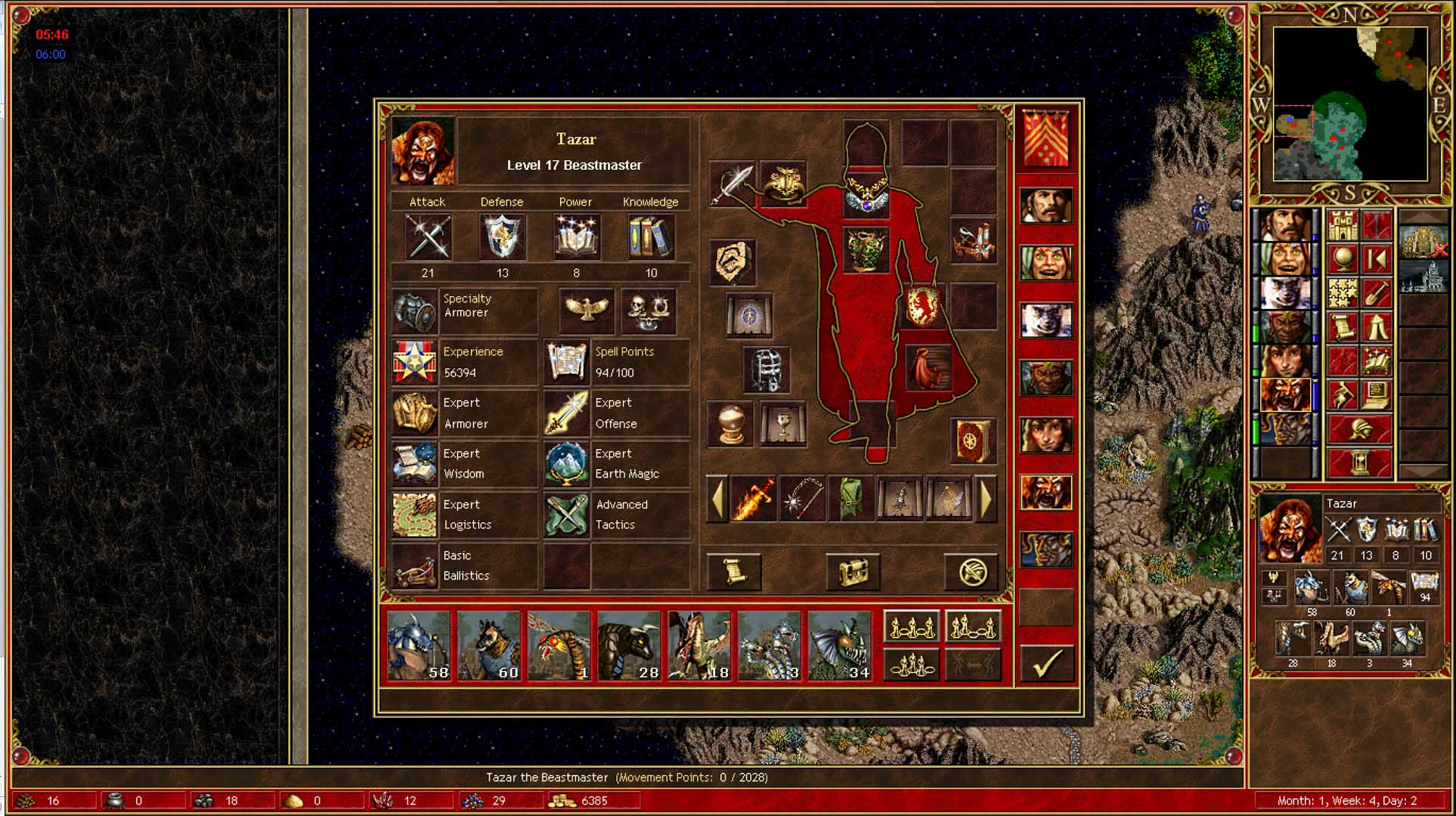Screen dimensions: 1456x816
Task: Choose the Expert Earth Magic skill
Action: 566,464
